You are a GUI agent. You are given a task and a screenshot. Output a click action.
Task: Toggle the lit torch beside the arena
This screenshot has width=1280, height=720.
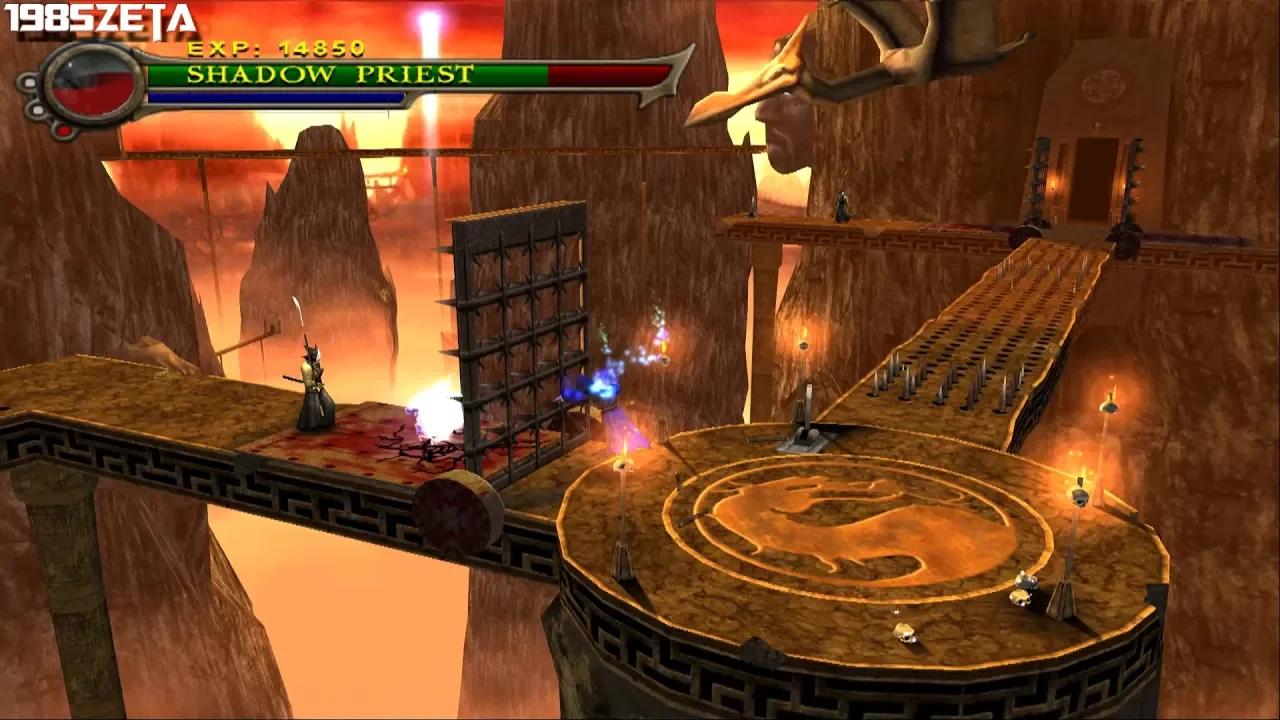pyautogui.click(x=1082, y=480)
